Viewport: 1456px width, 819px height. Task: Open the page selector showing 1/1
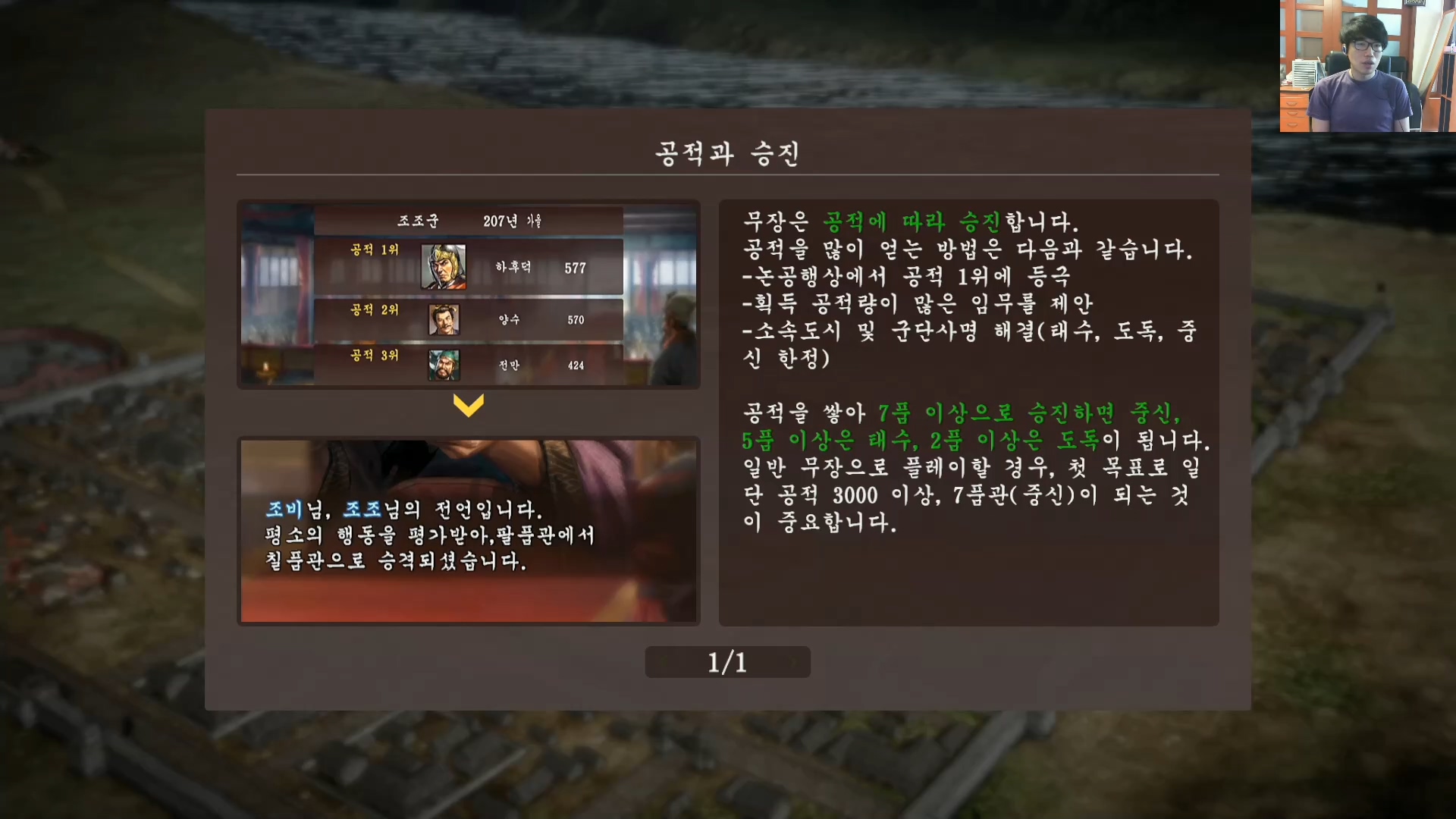point(726,661)
